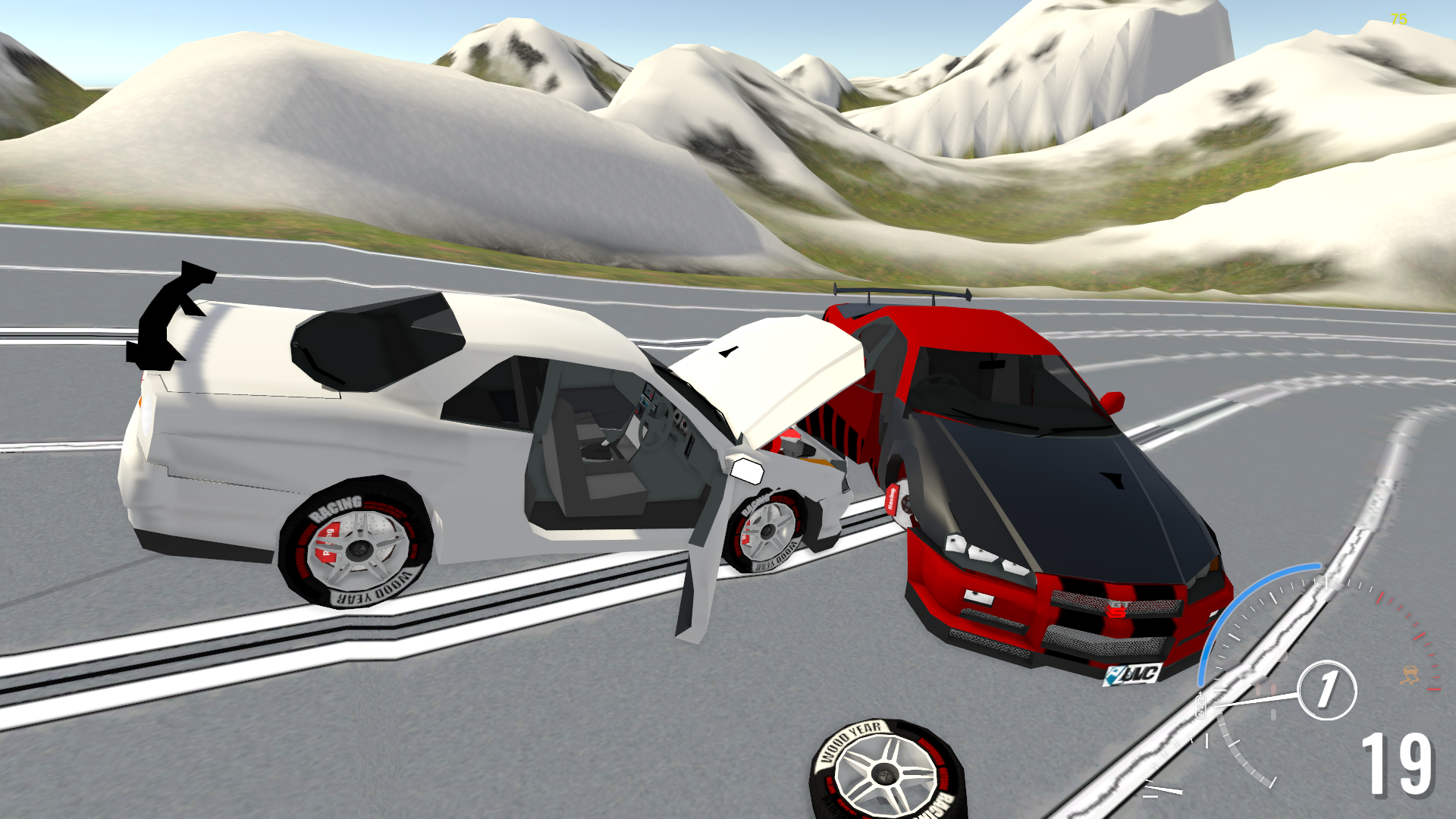
Task: Click the circular gear indicator showing 1
Action: tap(1327, 689)
